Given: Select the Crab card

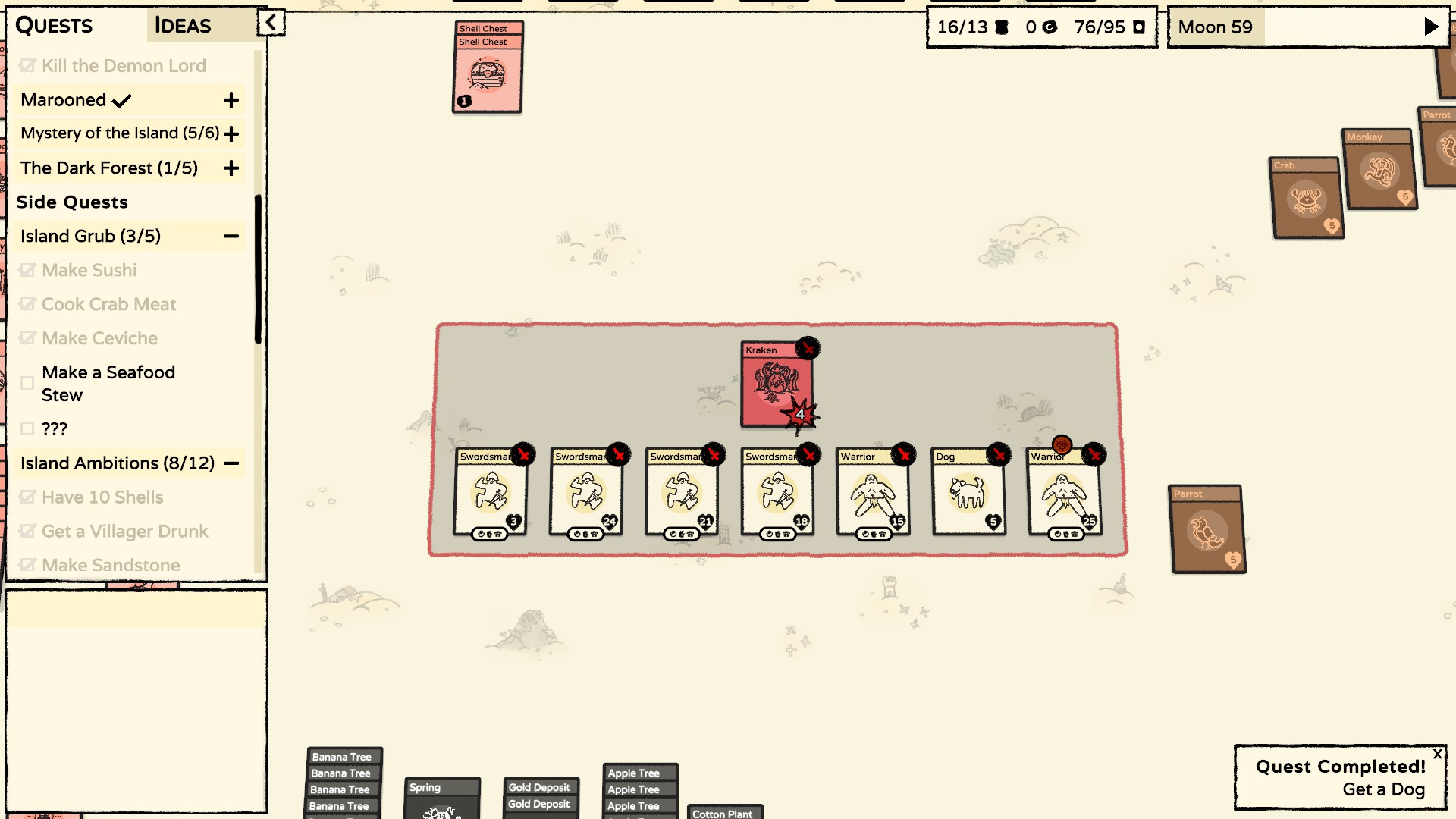Looking at the screenshot, I should pyautogui.click(x=1306, y=199).
